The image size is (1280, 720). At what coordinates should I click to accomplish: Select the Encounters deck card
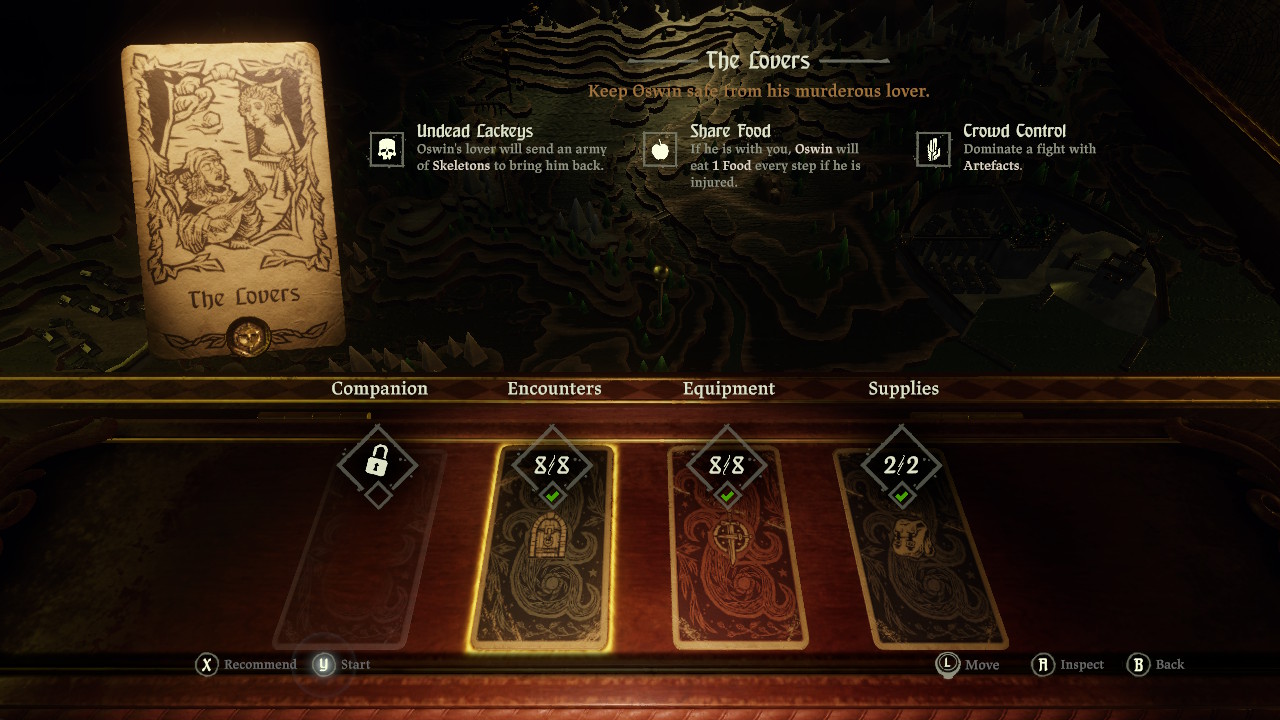point(542,550)
